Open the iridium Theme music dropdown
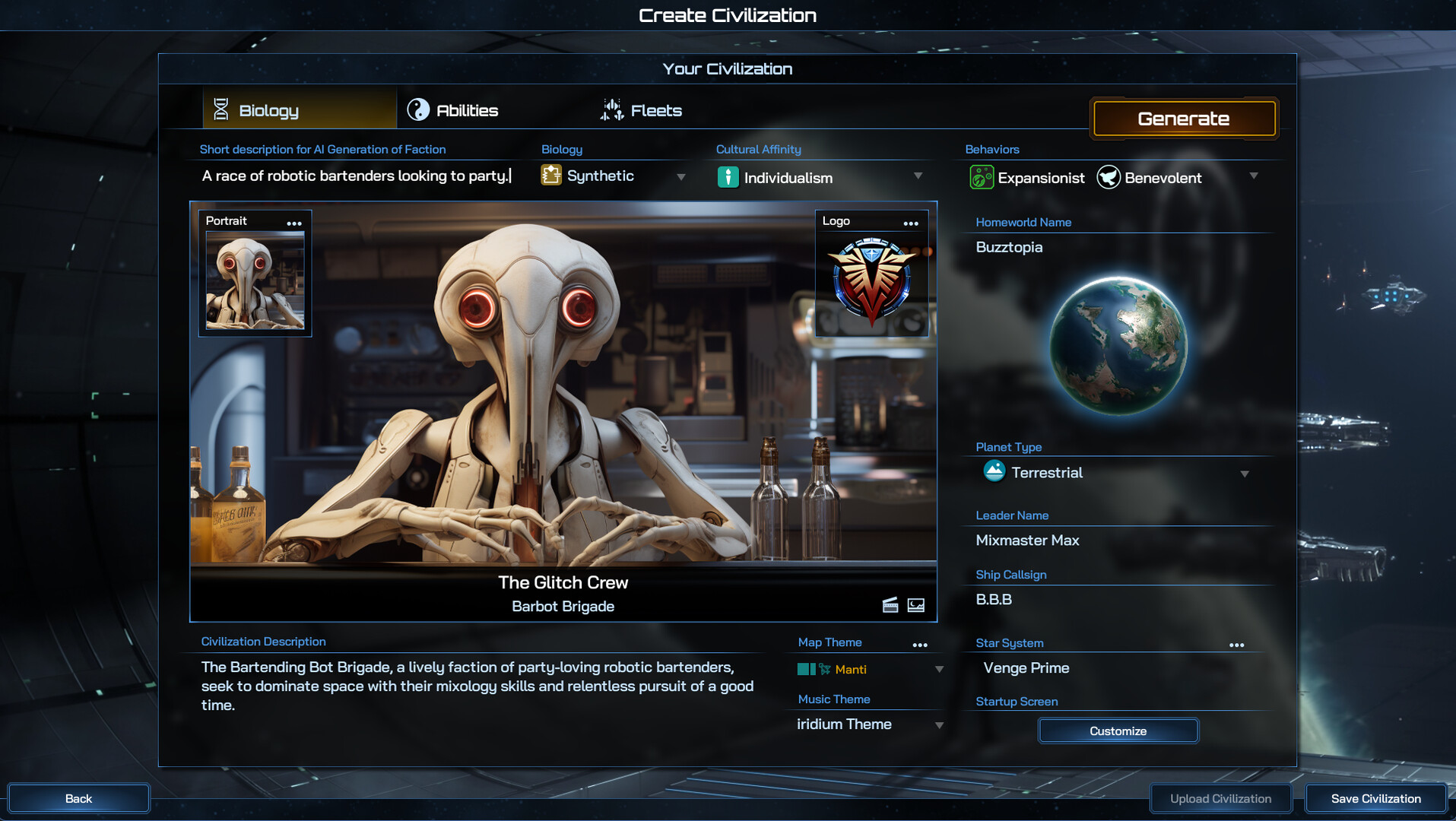This screenshot has height=821, width=1456. pos(938,724)
